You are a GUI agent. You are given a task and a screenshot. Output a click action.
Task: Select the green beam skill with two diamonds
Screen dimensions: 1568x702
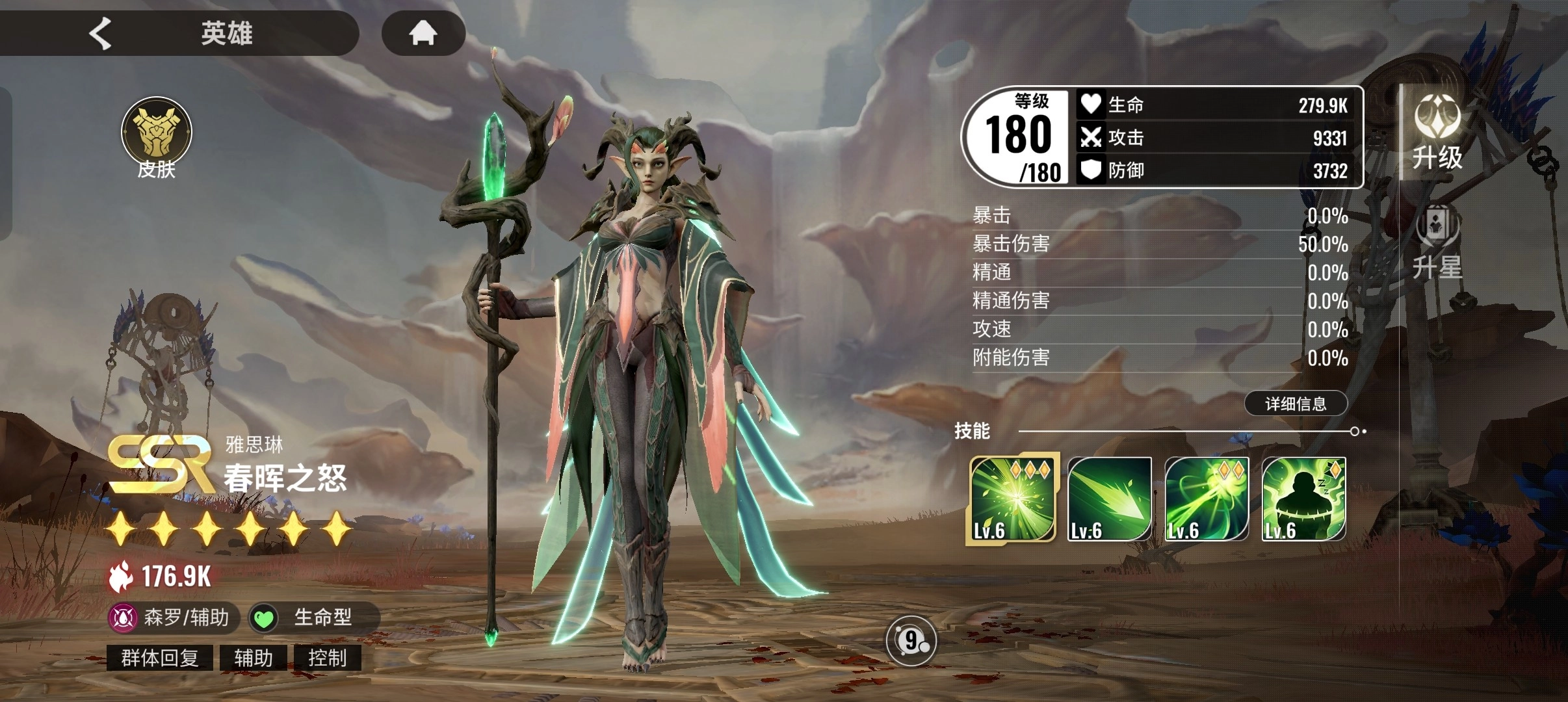coord(1207,499)
